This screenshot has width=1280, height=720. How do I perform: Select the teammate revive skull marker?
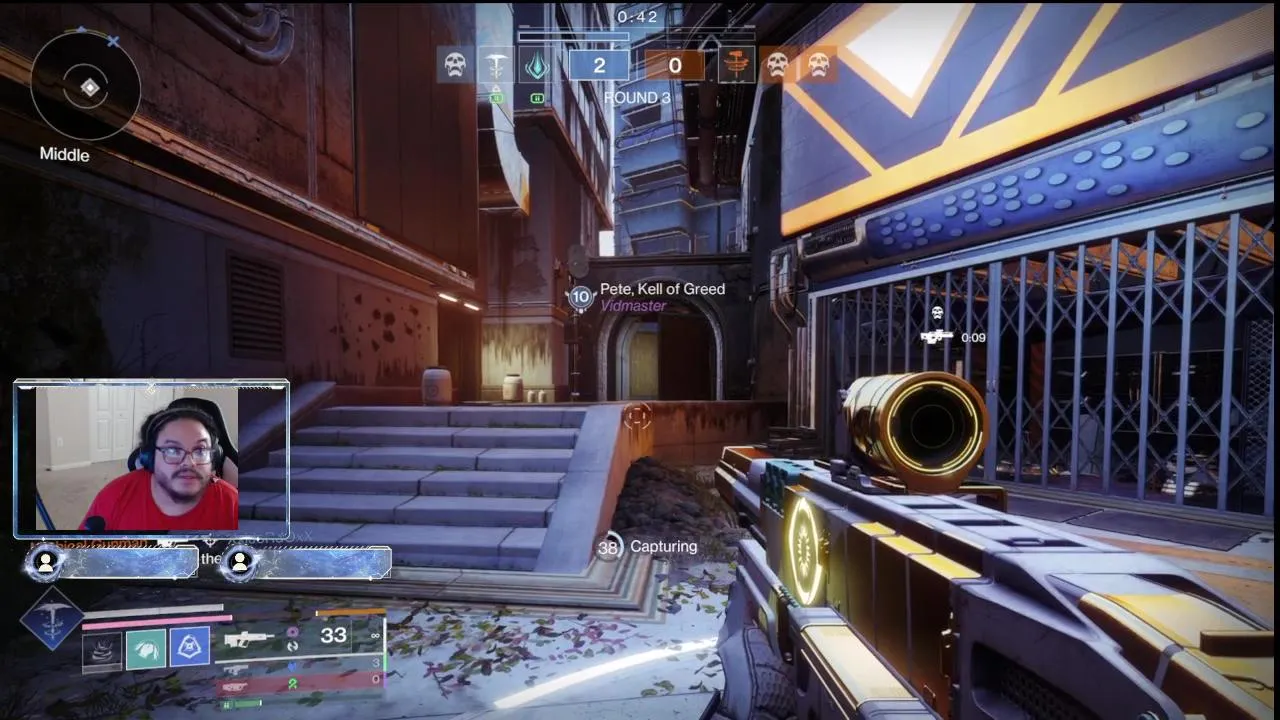[938, 315]
